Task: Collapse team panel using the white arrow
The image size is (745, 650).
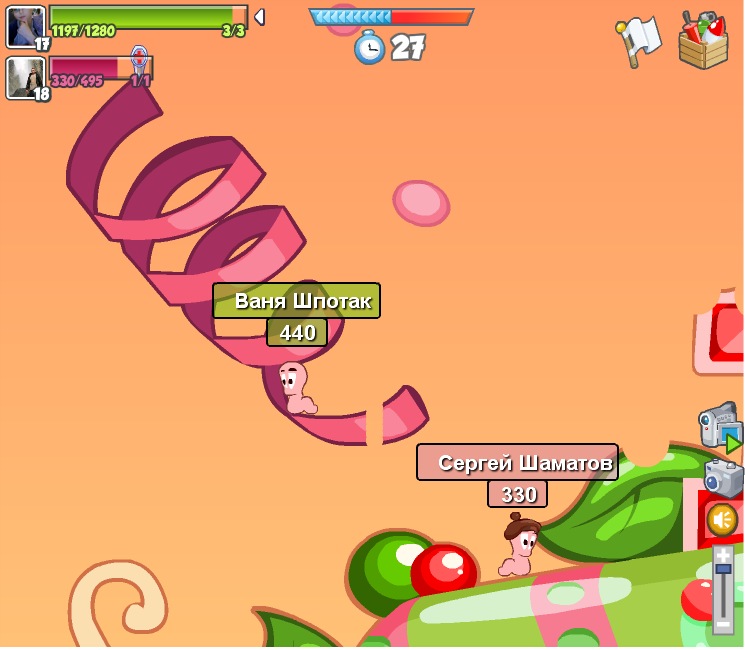Action: point(259,17)
